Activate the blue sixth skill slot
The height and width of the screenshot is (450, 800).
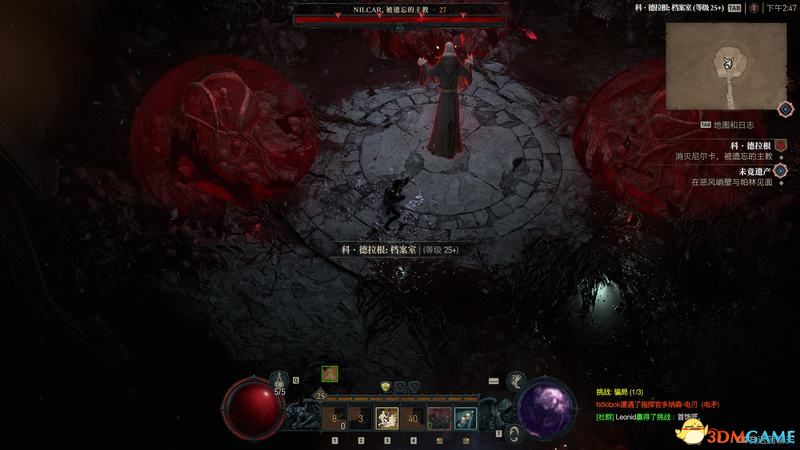[x=464, y=418]
